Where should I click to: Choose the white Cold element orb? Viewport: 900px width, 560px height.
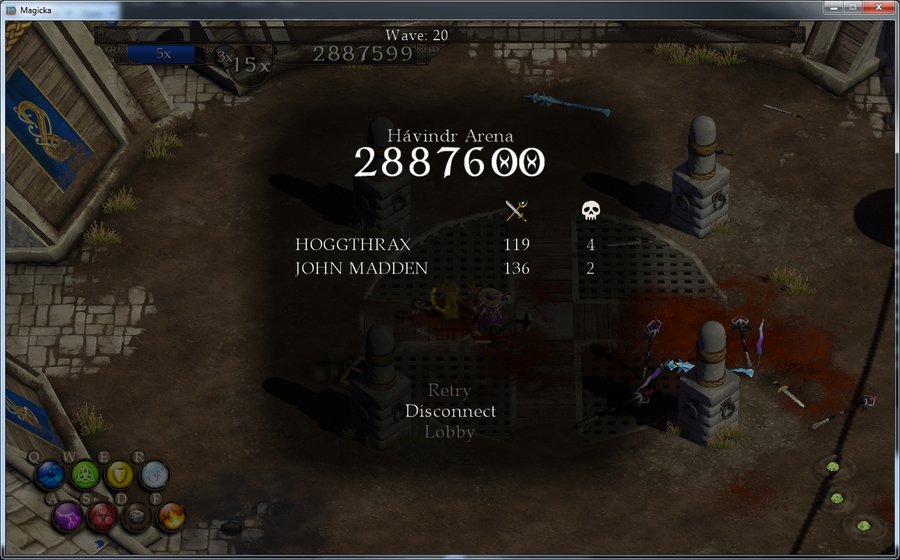click(154, 474)
